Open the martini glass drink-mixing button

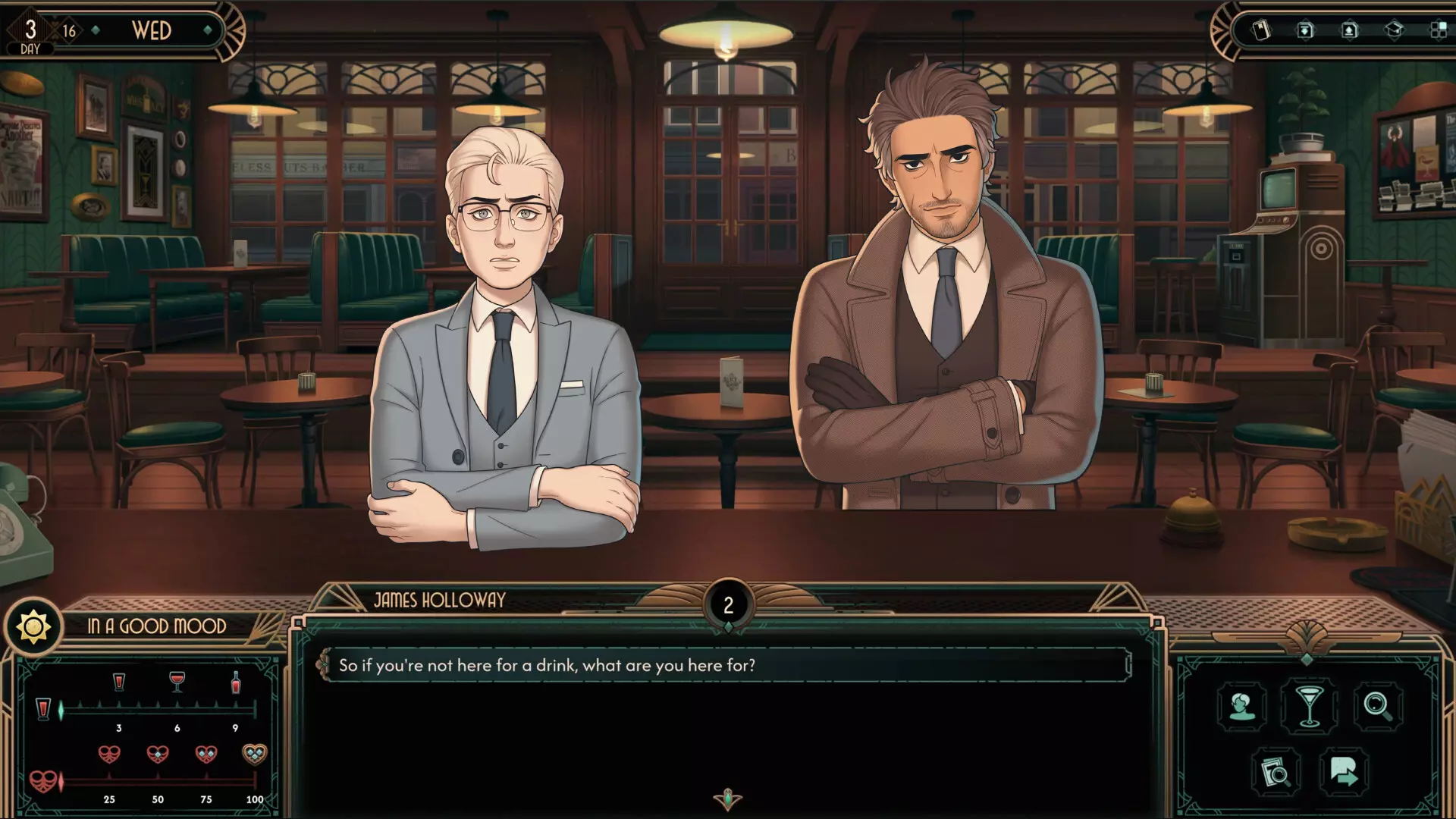(1310, 707)
